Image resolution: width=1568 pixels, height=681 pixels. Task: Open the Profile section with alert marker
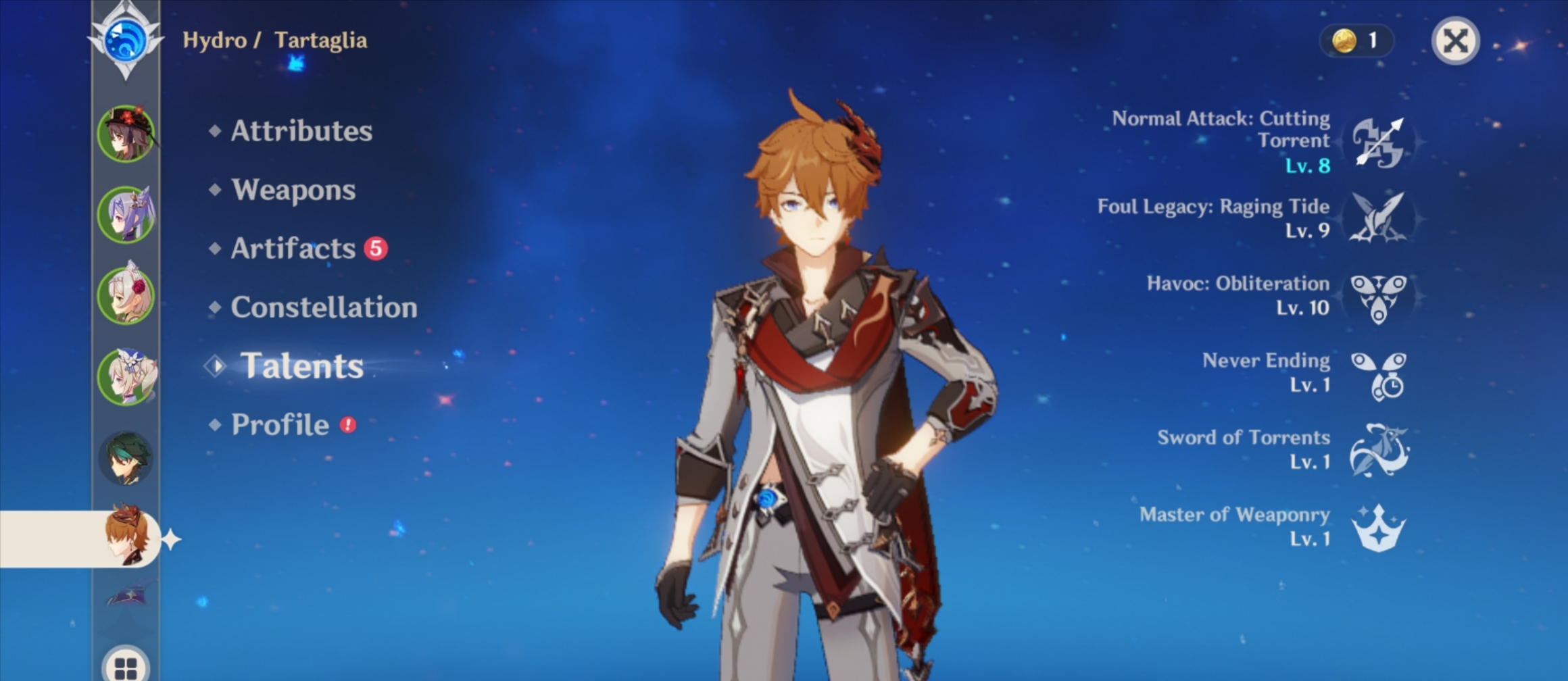[x=278, y=424]
